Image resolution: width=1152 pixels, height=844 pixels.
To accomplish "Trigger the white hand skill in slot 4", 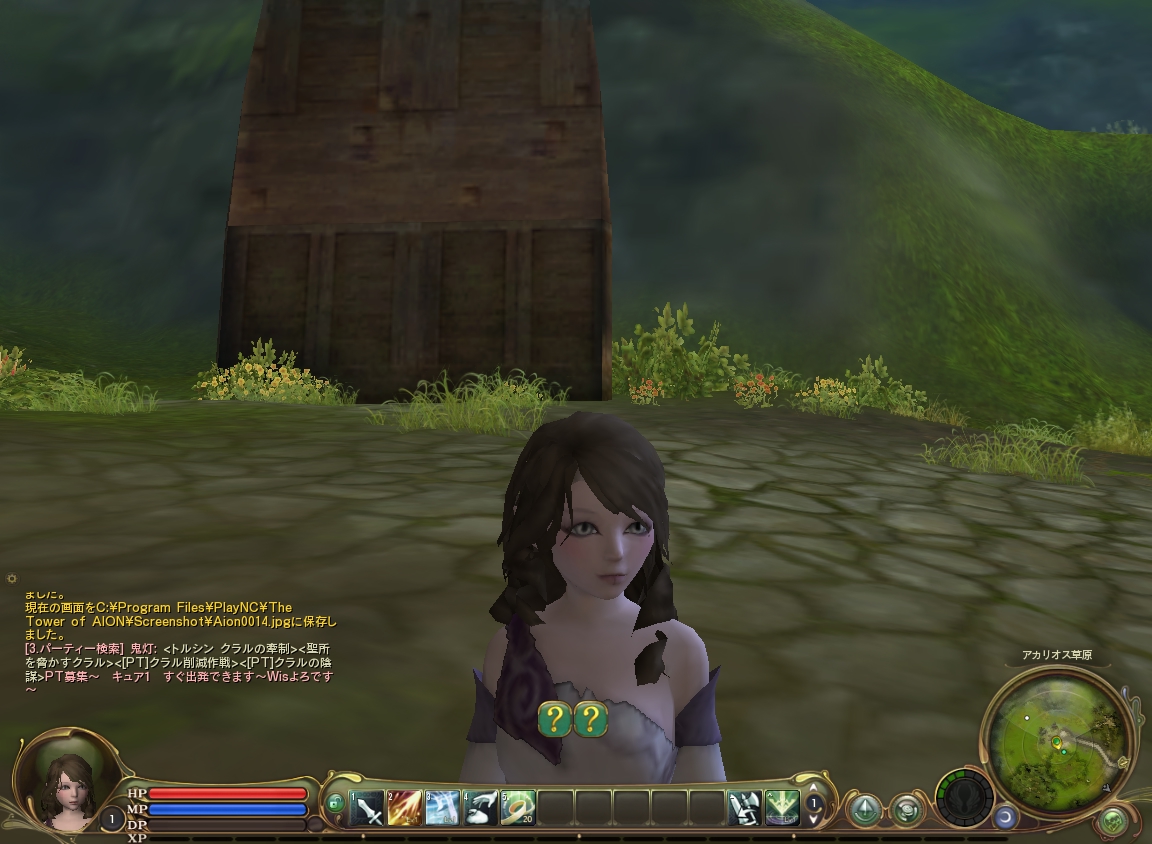I will [x=480, y=807].
